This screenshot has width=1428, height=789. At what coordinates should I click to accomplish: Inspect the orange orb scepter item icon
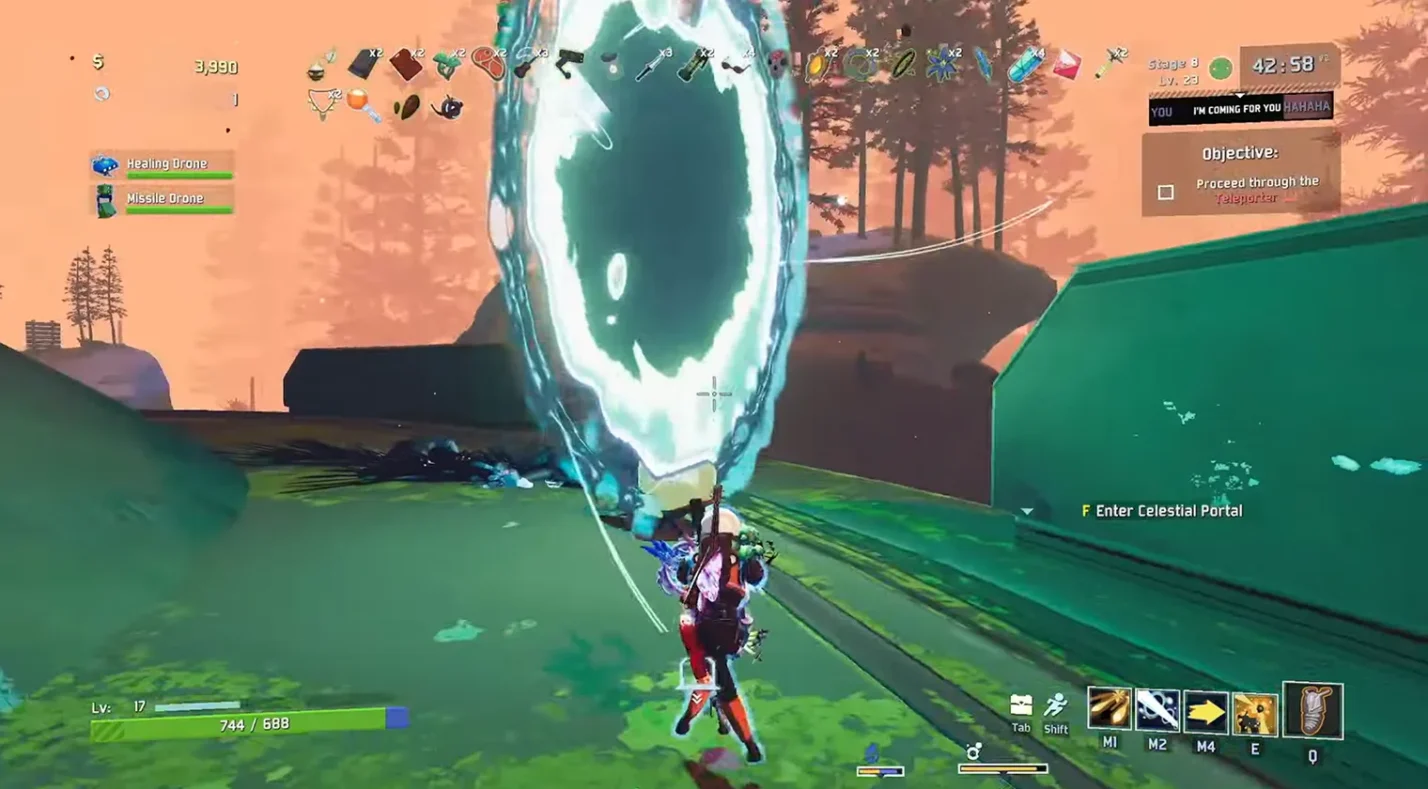click(363, 105)
